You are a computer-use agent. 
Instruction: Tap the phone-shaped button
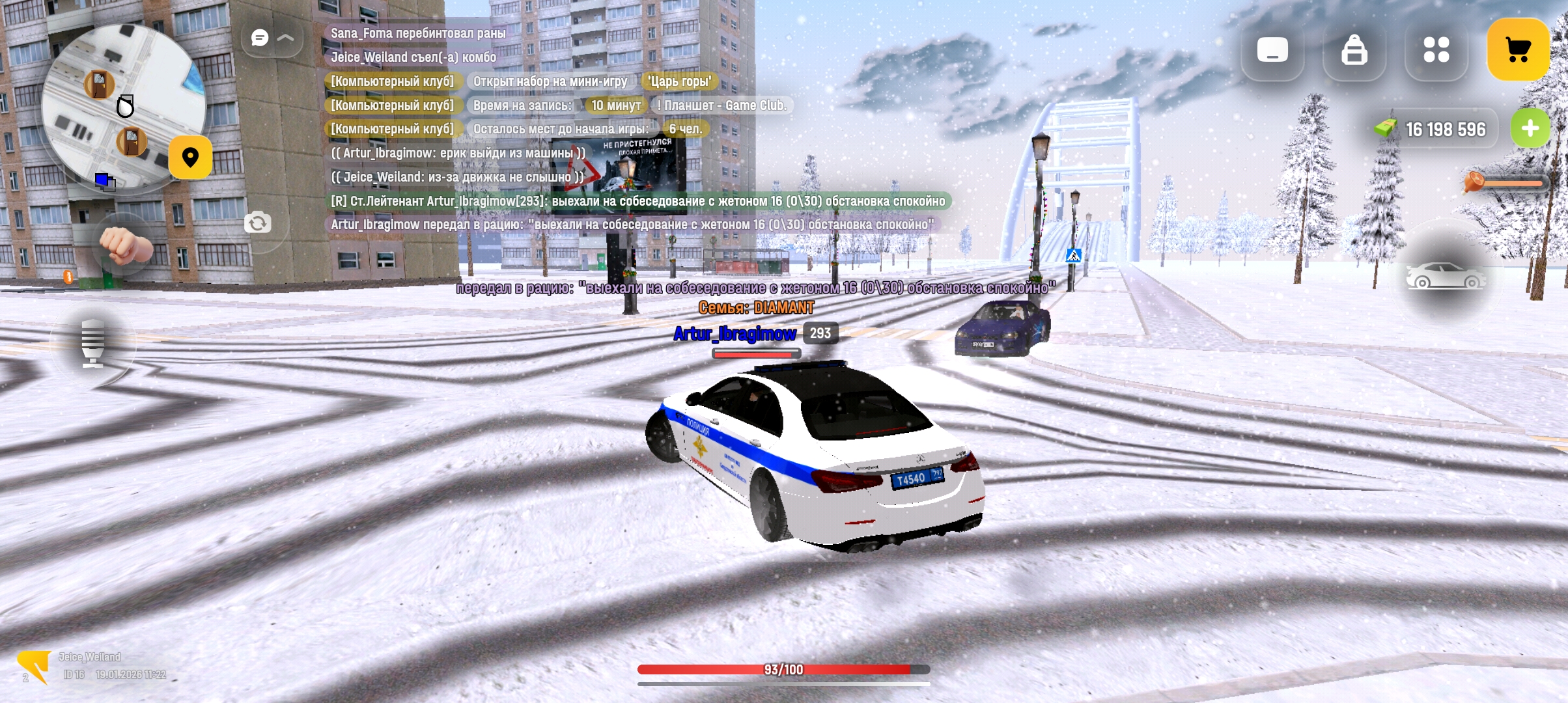pos(1272,50)
